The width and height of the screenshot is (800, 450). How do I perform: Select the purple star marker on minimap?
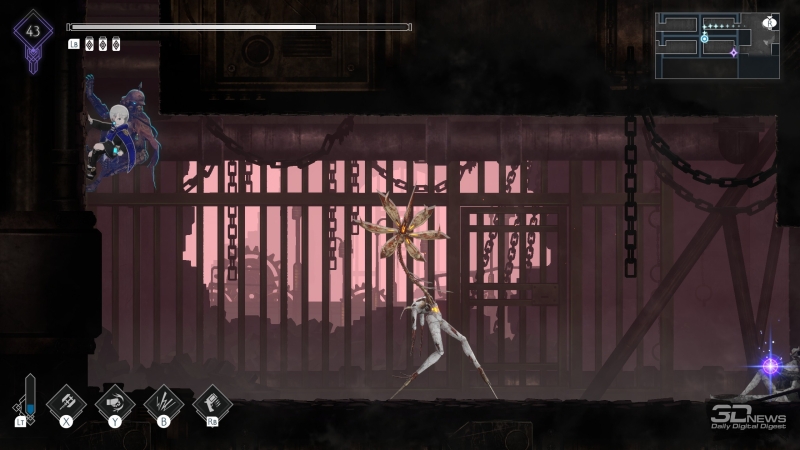tap(733, 52)
